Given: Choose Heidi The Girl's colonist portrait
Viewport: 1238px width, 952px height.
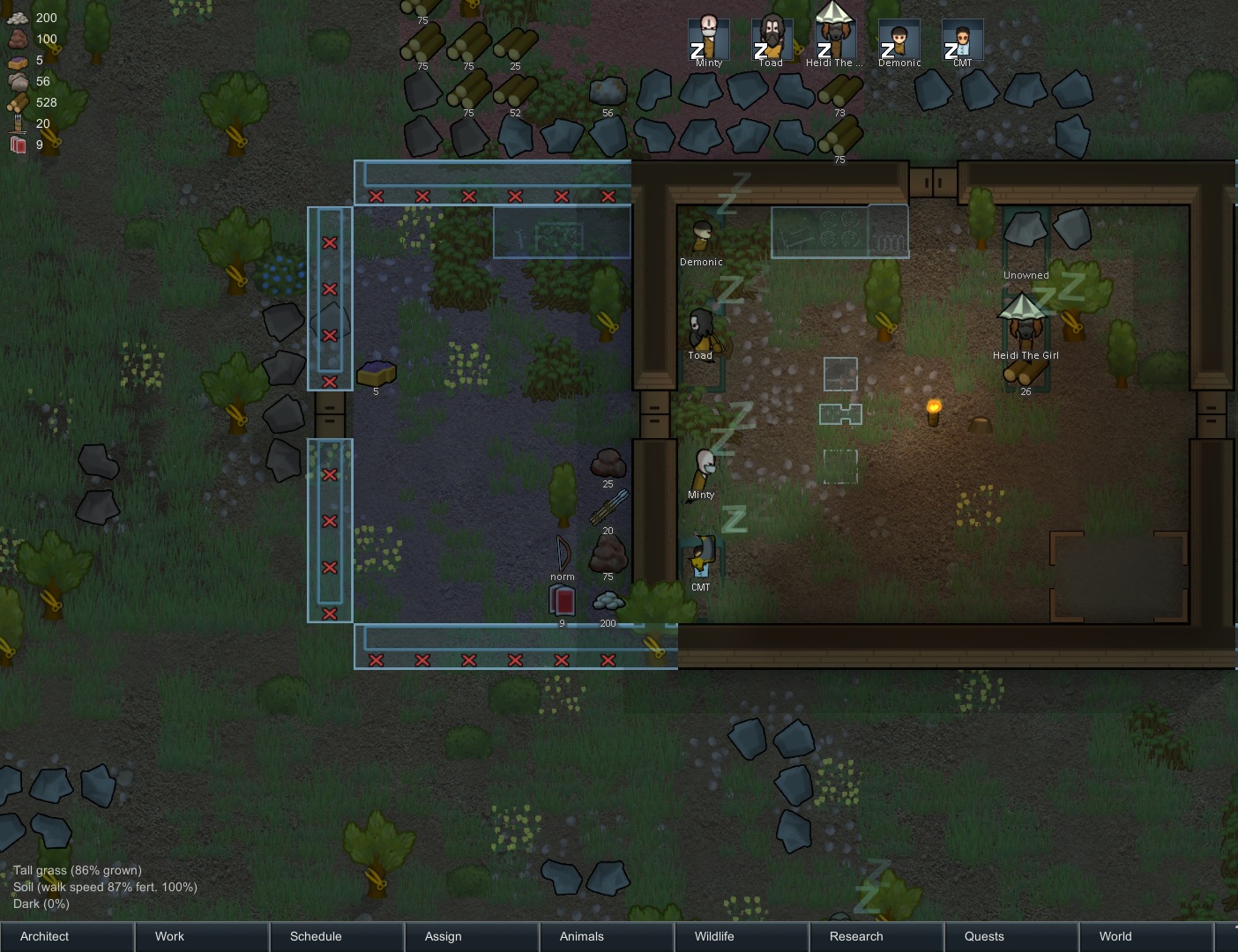Looking at the screenshot, I should pyautogui.click(x=834, y=37).
